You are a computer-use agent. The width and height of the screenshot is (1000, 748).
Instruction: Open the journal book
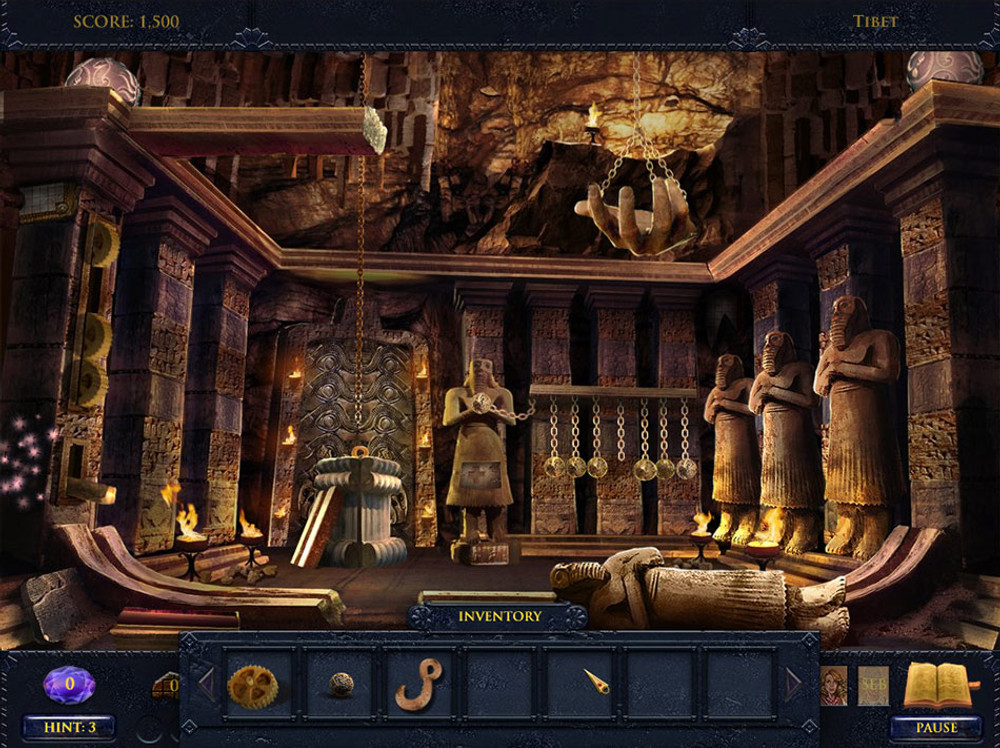tap(938, 685)
